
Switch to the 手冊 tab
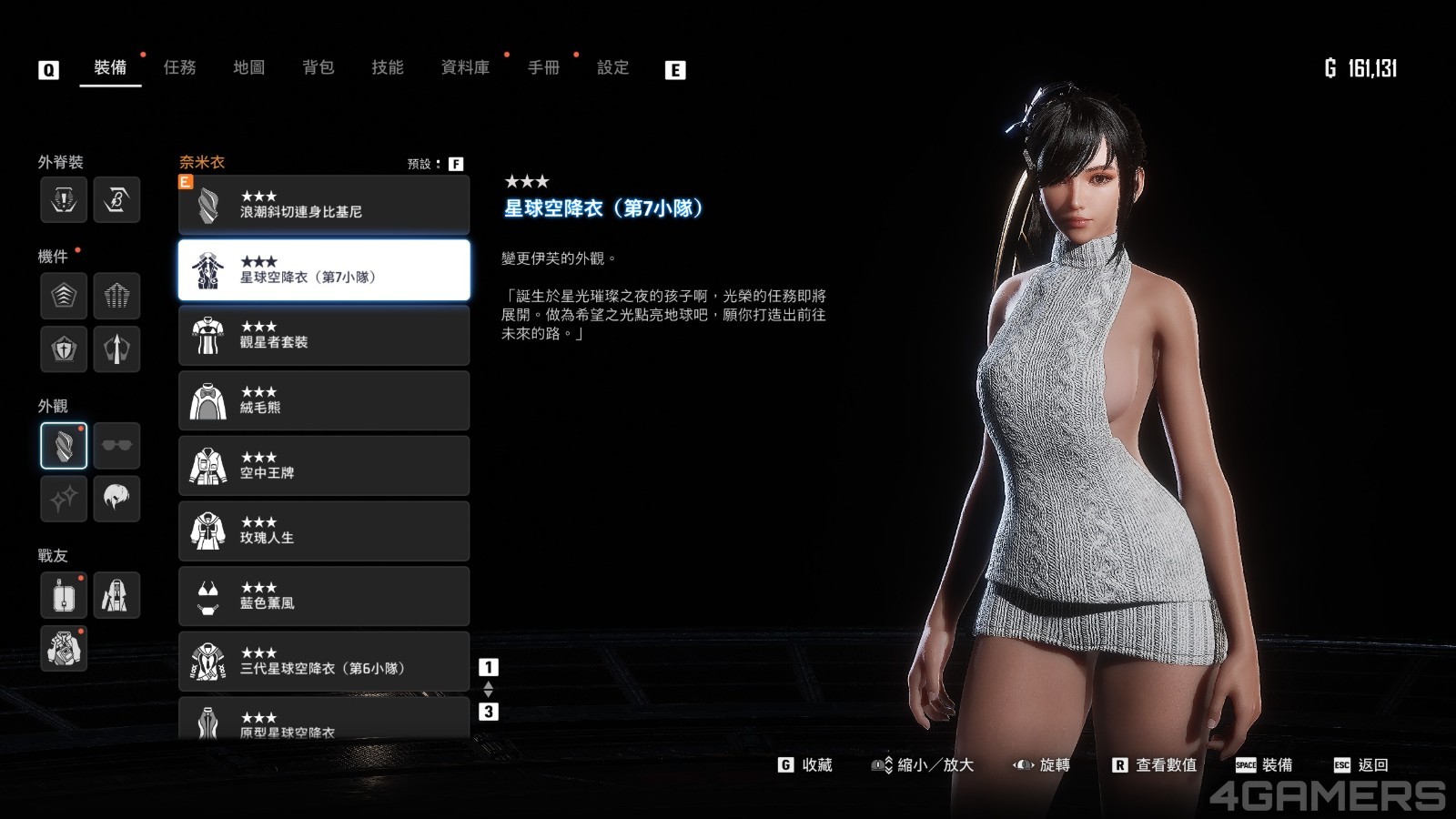[543, 67]
